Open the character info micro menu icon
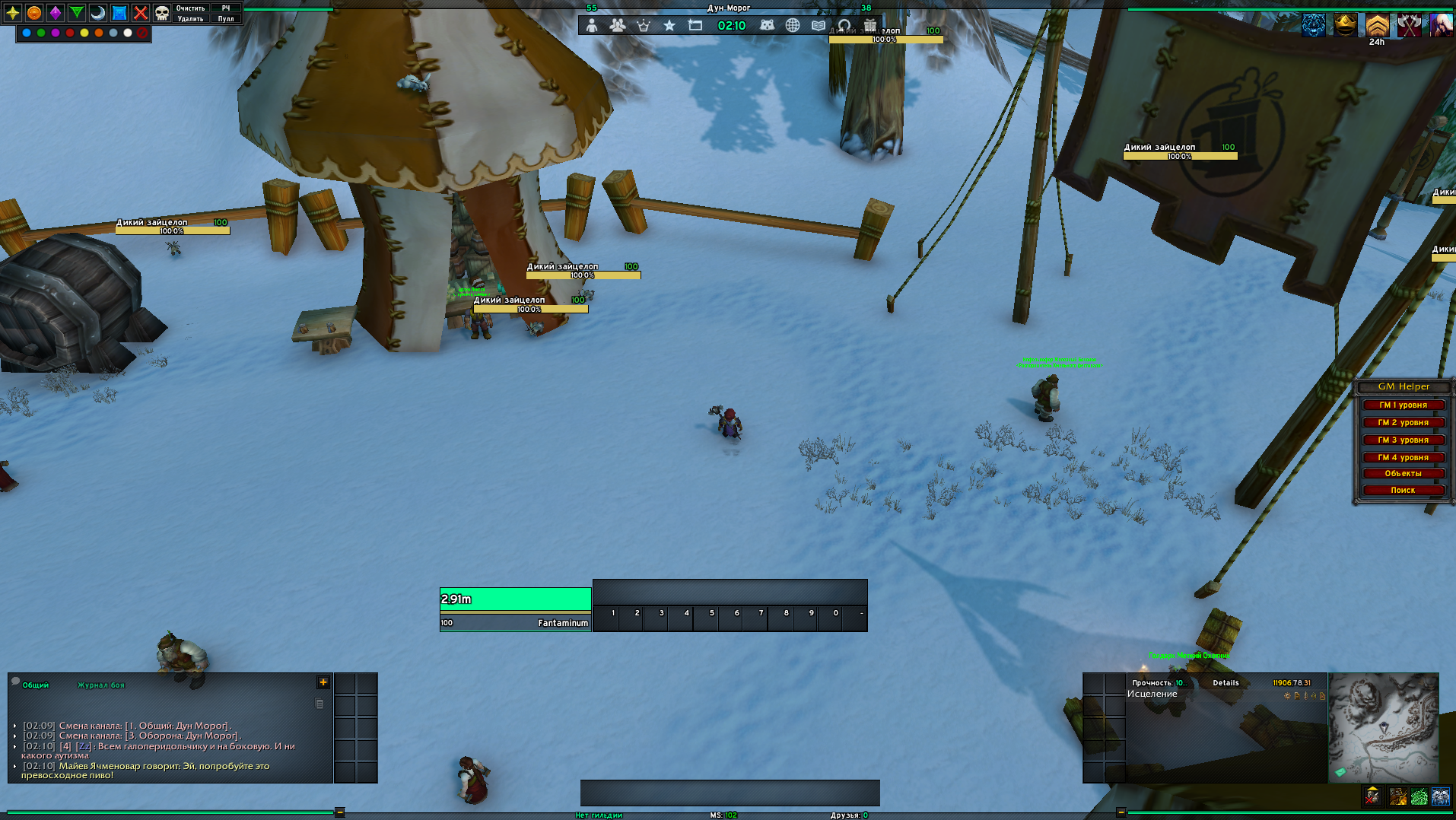This screenshot has width=1456, height=820. pyautogui.click(x=592, y=25)
